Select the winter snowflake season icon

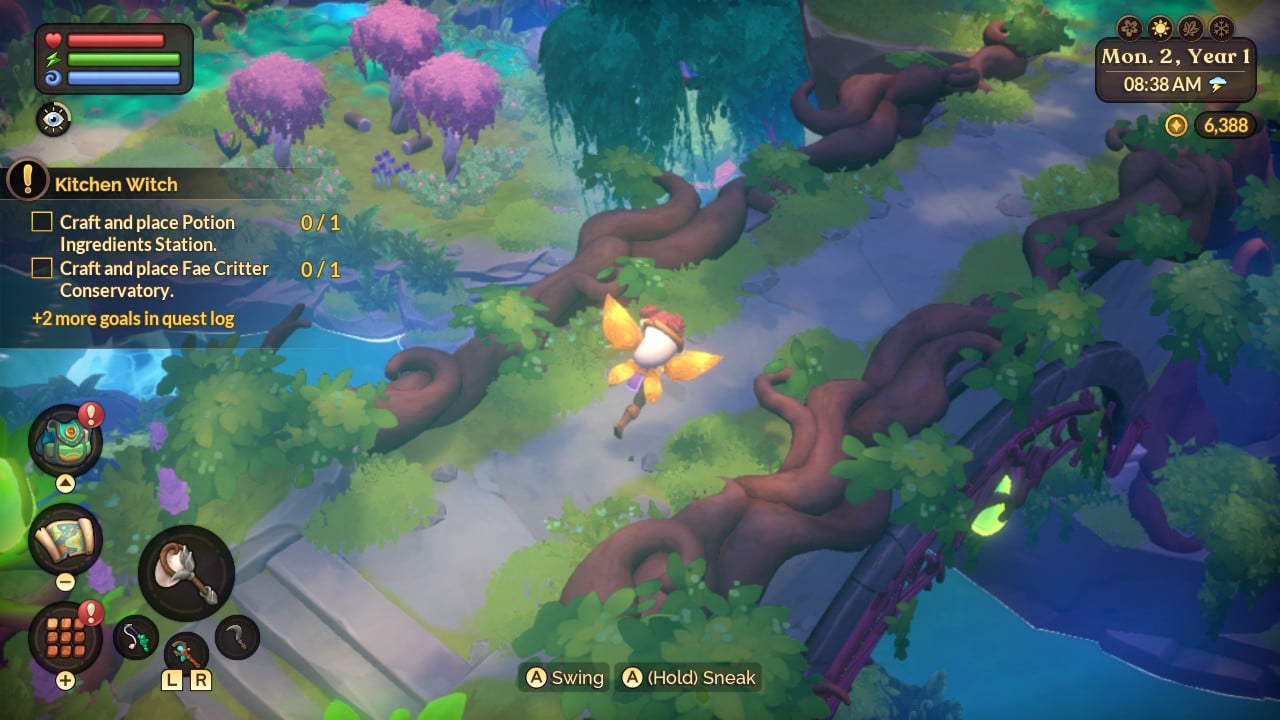tap(1222, 29)
